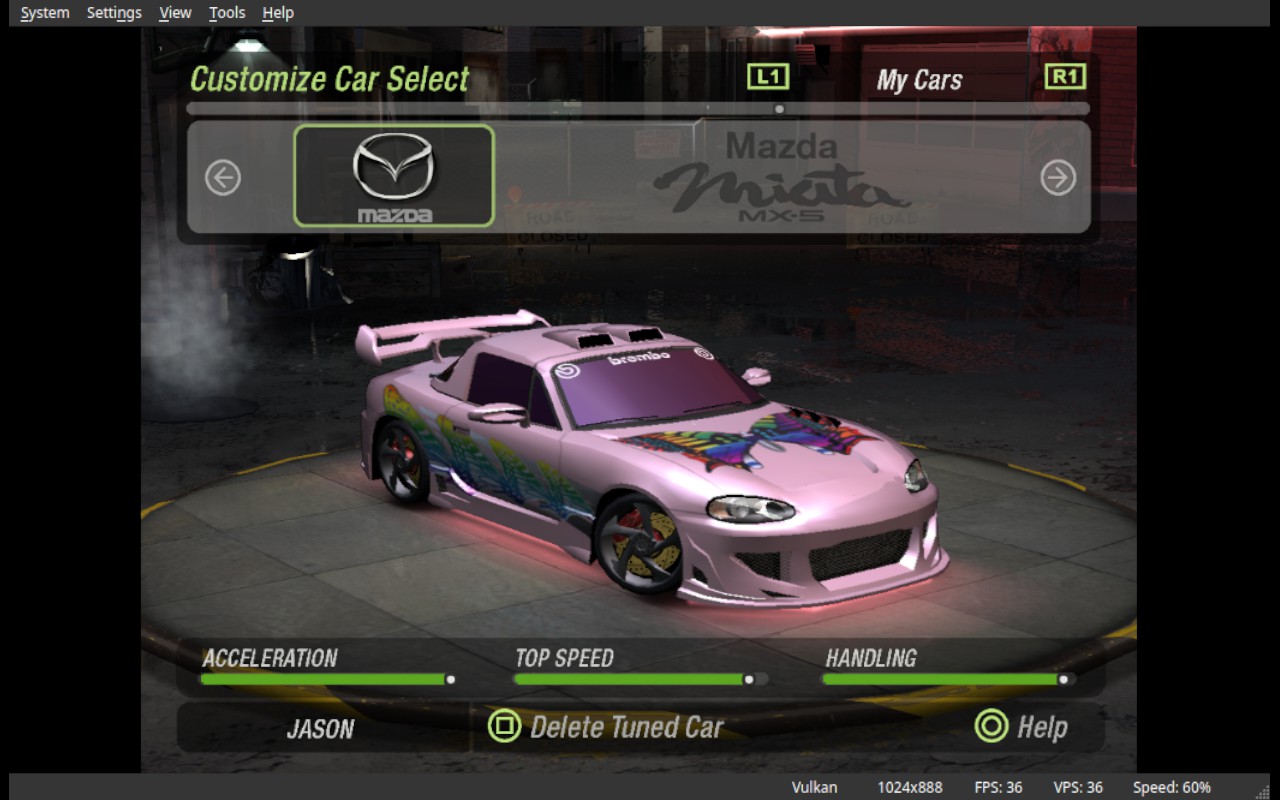Click the right arrow to see next car

(x=1058, y=178)
